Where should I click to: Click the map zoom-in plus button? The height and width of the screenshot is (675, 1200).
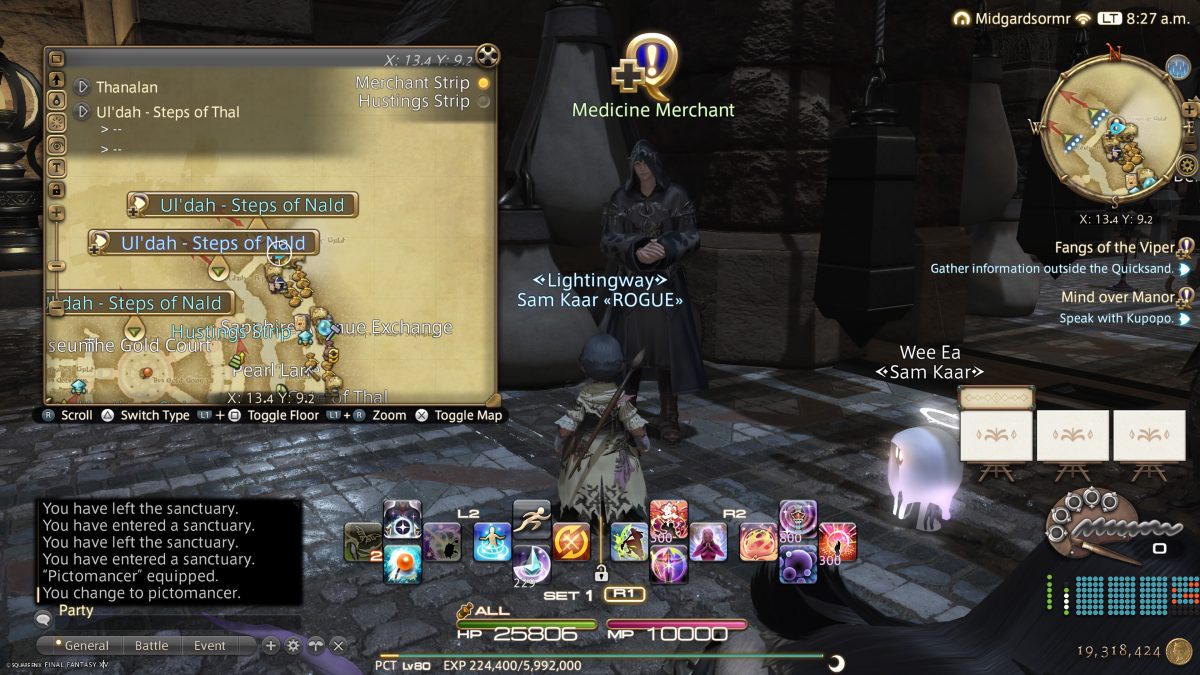pyautogui.click(x=57, y=213)
